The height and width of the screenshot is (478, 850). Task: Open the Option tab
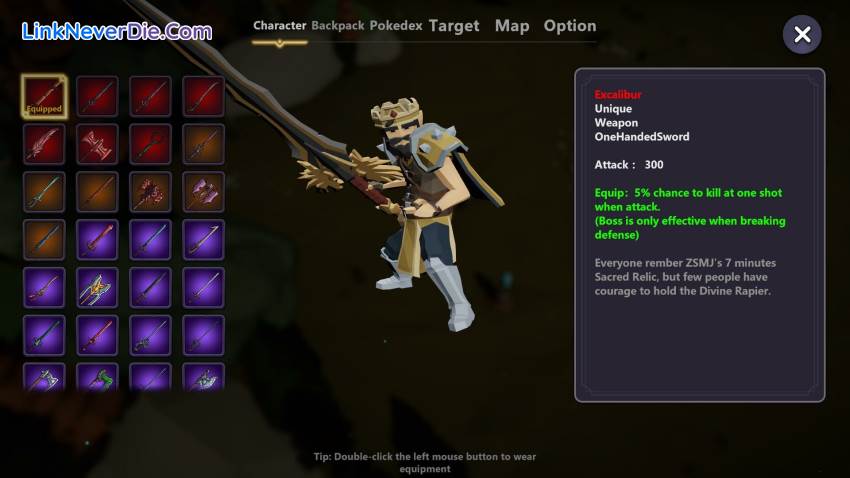(570, 26)
